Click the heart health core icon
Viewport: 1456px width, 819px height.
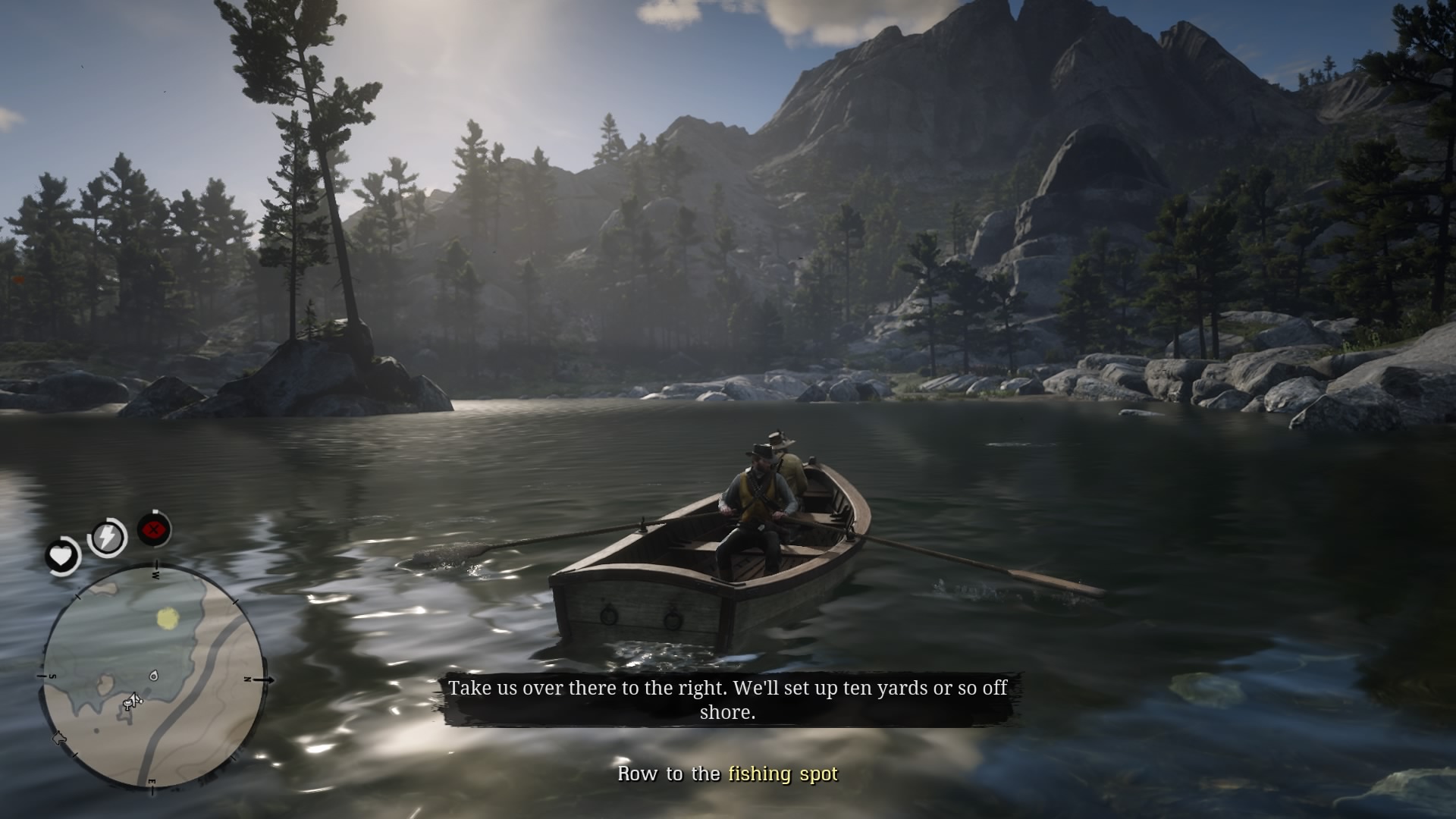61,557
